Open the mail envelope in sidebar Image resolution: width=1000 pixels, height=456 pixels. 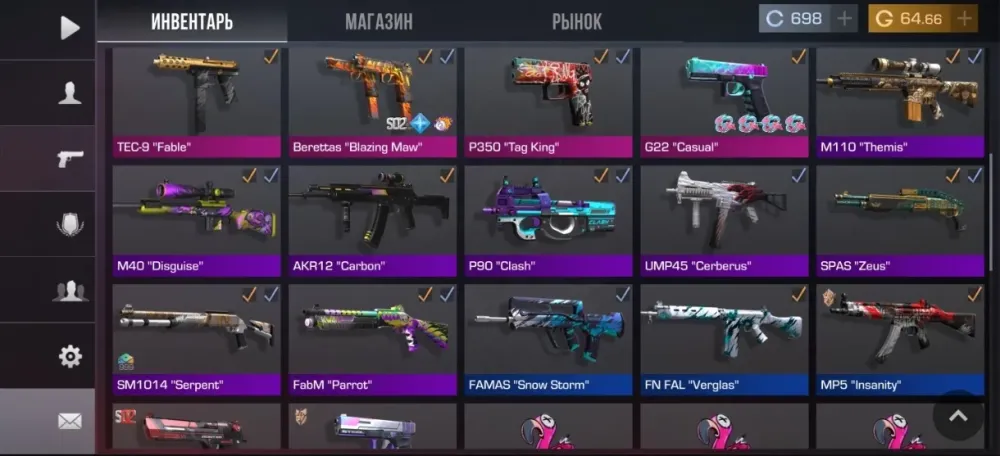69,421
